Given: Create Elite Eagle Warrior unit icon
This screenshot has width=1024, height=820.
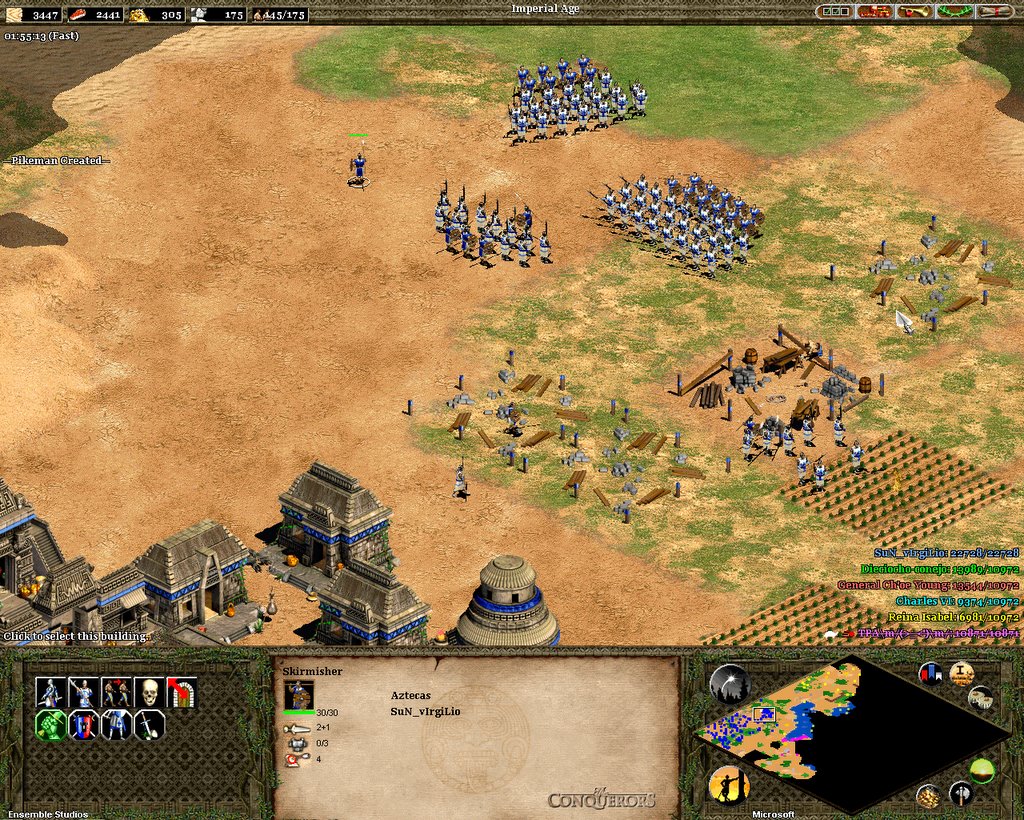Looking at the screenshot, I should coord(50,692).
